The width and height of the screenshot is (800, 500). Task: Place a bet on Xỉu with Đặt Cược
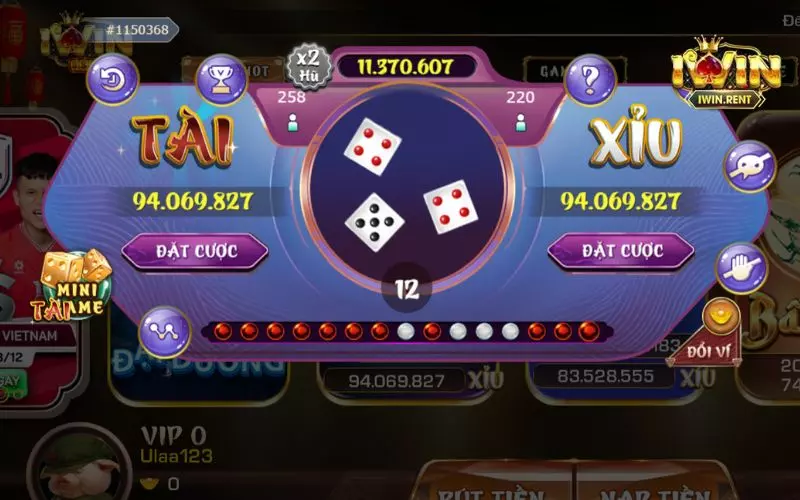[620, 250]
